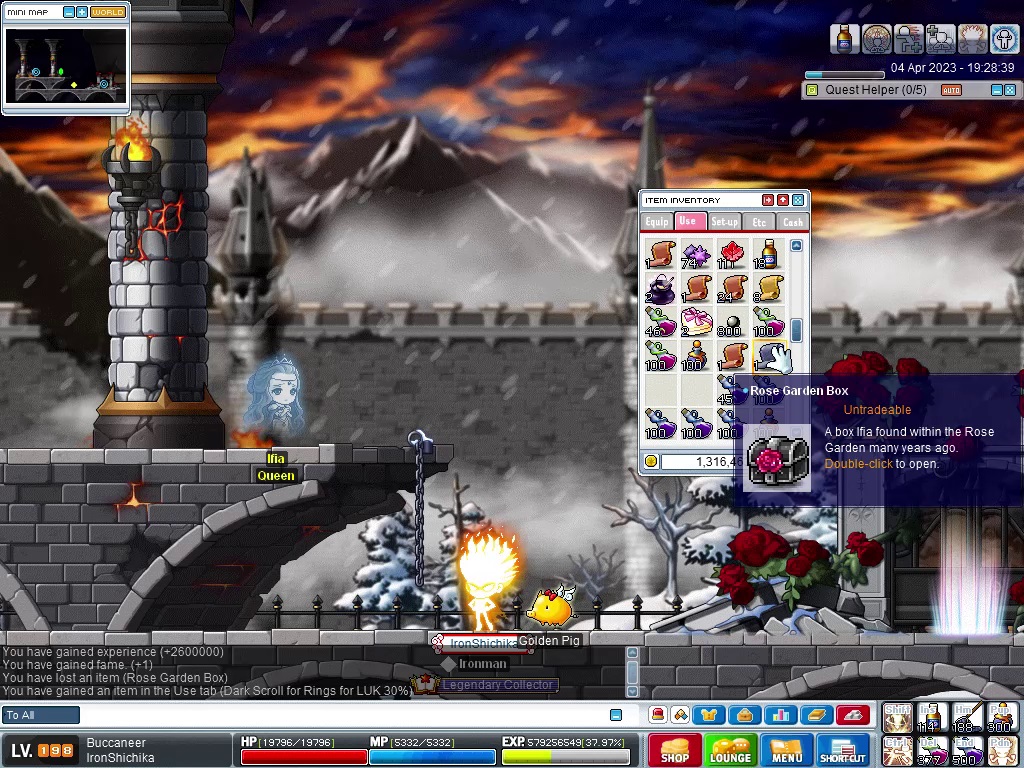Click the energy drink bottle buff icon
Screen dimensions: 1024x768
pos(845,39)
